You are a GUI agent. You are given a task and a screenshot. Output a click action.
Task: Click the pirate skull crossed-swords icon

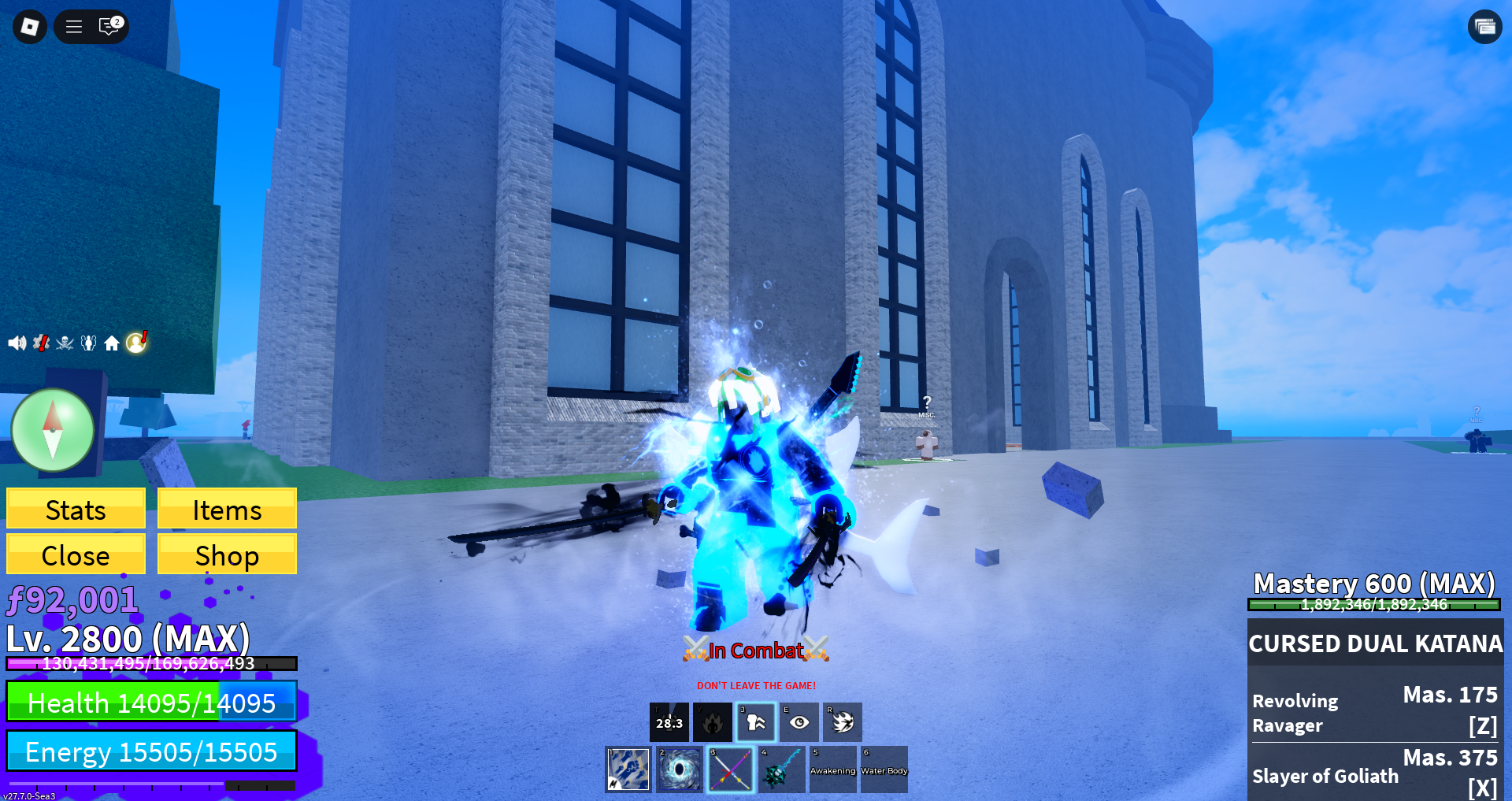(65, 343)
